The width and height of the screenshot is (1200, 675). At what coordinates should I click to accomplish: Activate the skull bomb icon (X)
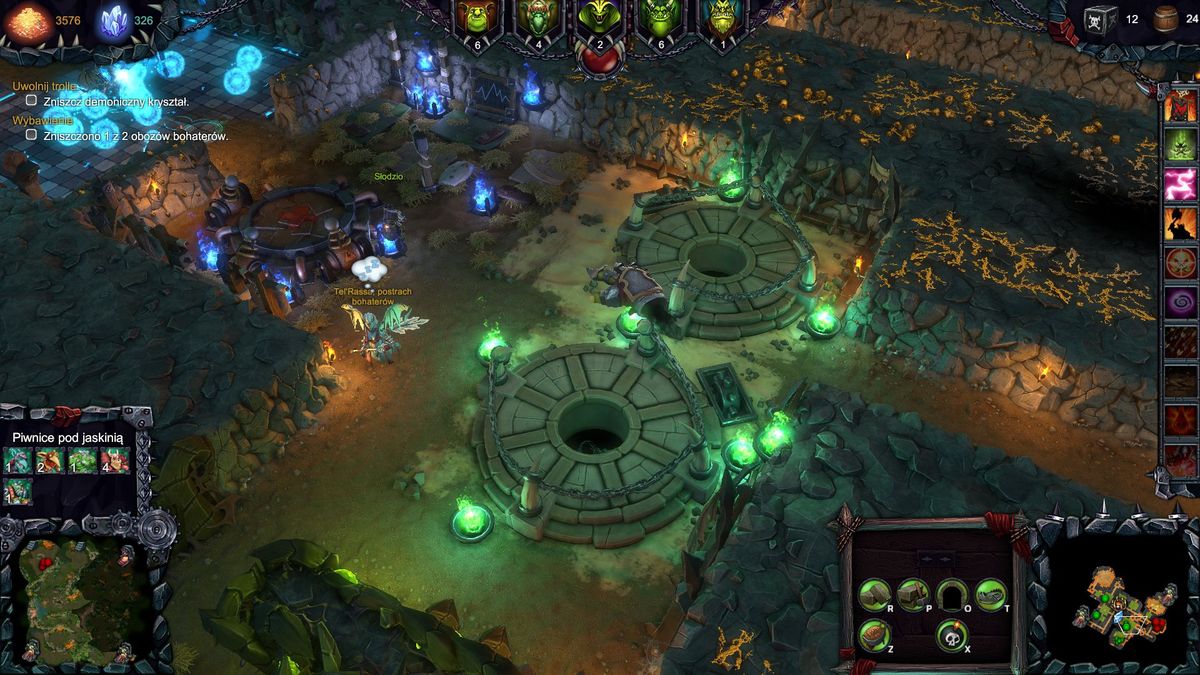click(951, 635)
